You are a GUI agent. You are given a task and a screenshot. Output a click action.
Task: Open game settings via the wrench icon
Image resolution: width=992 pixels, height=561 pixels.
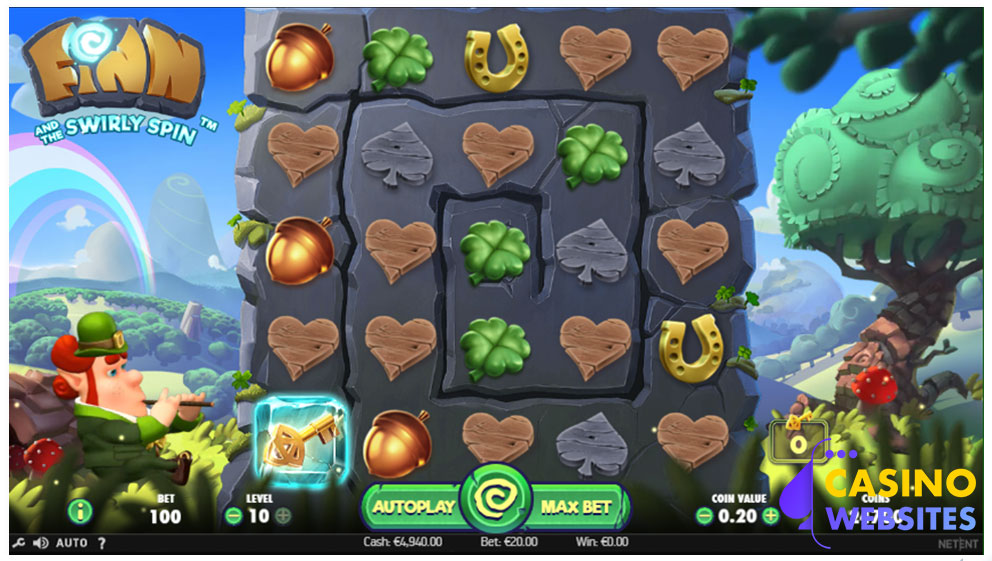[18, 543]
